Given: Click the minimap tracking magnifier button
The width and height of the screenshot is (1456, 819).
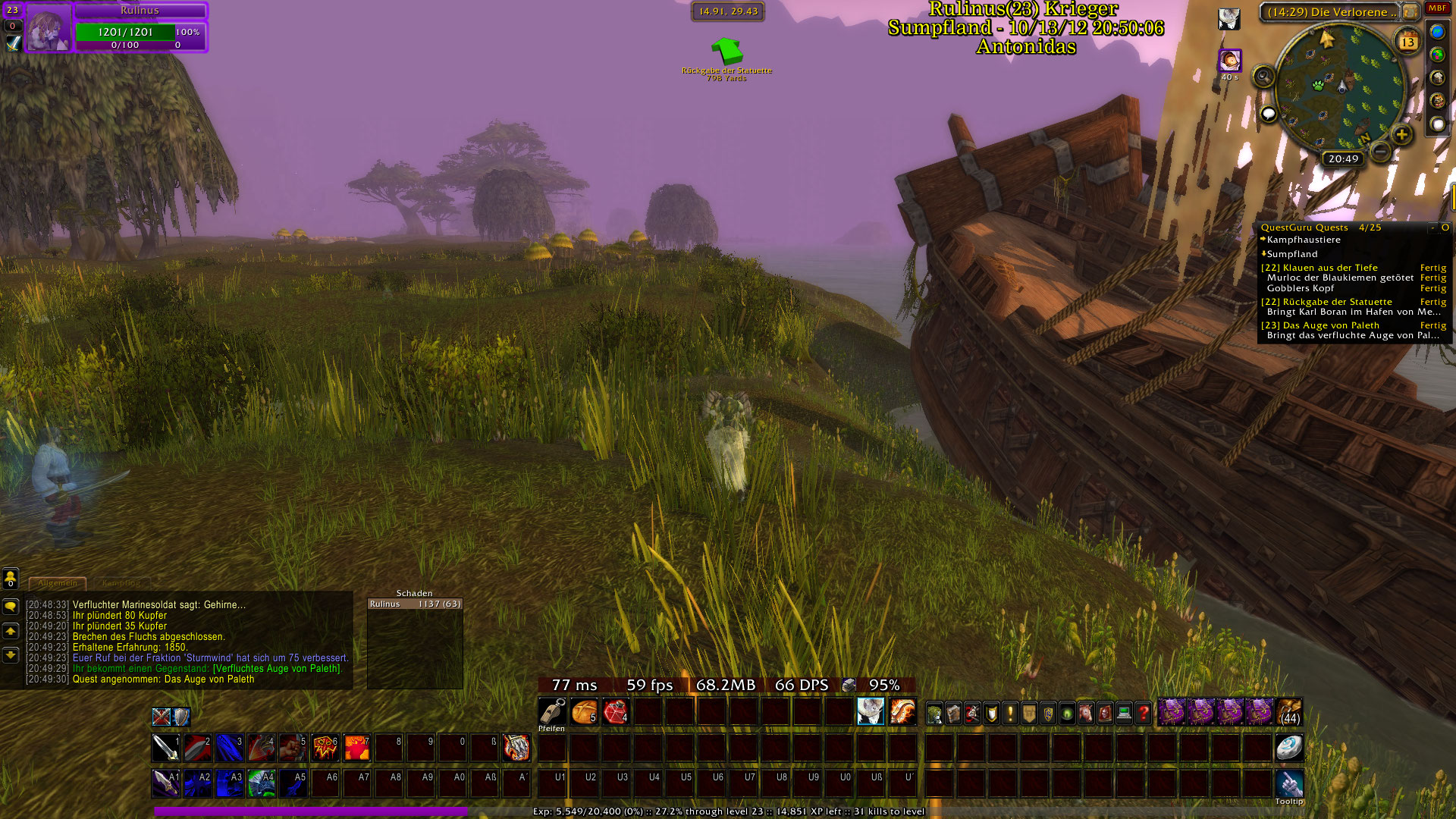Looking at the screenshot, I should pyautogui.click(x=1263, y=76).
